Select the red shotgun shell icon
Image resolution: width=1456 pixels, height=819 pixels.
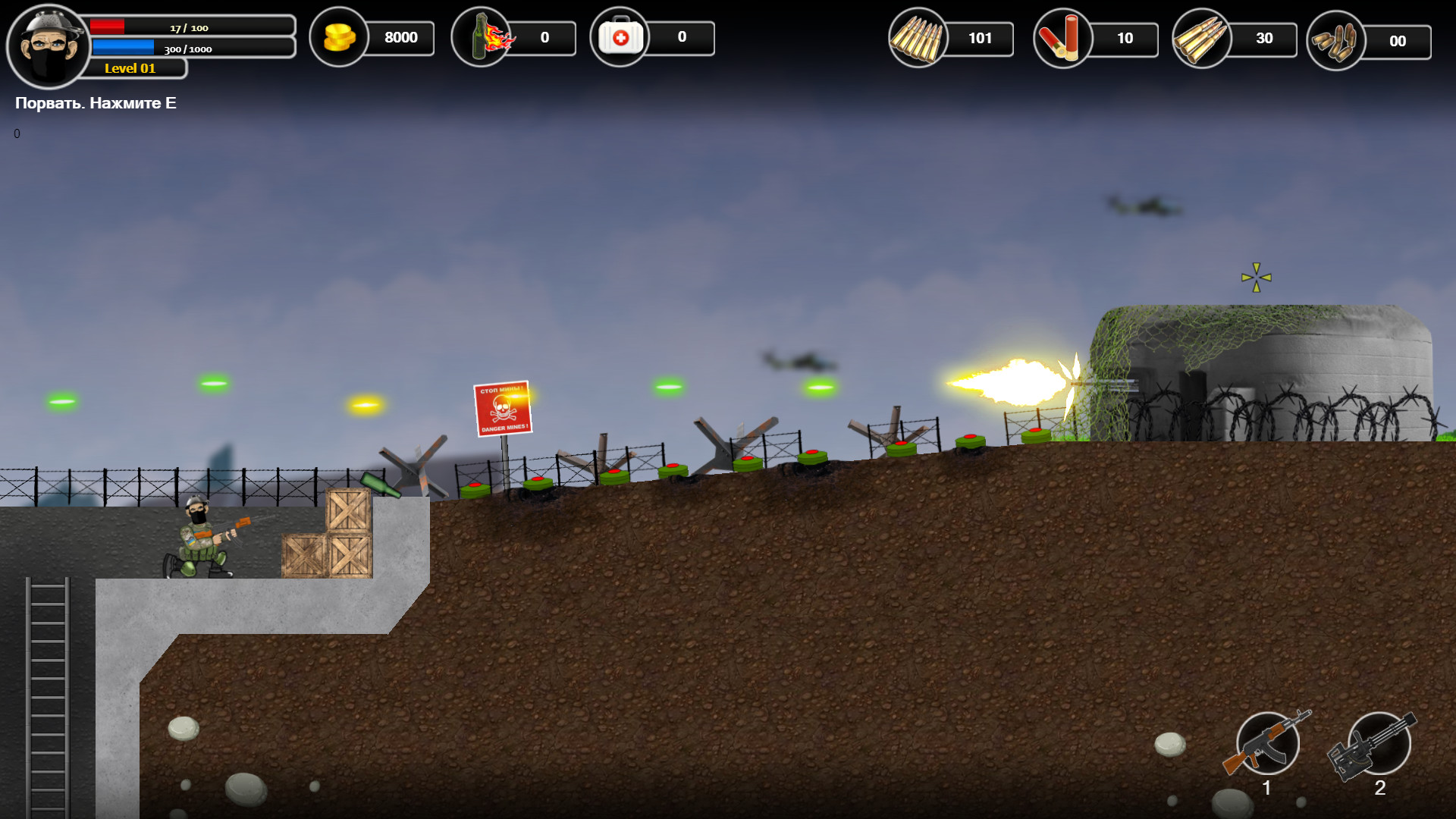tap(1065, 36)
